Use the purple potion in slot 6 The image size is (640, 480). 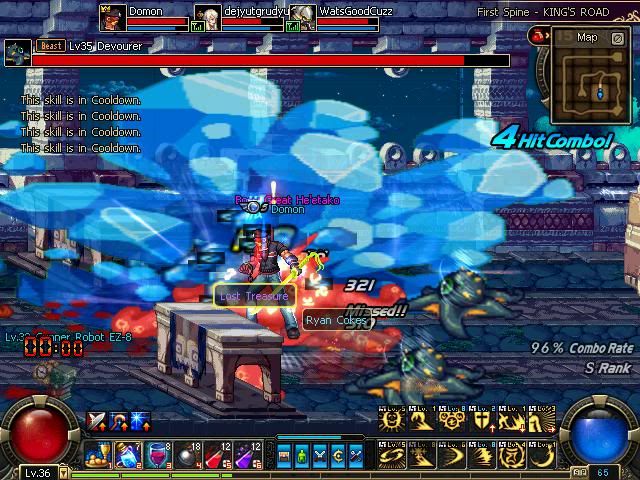(248, 455)
